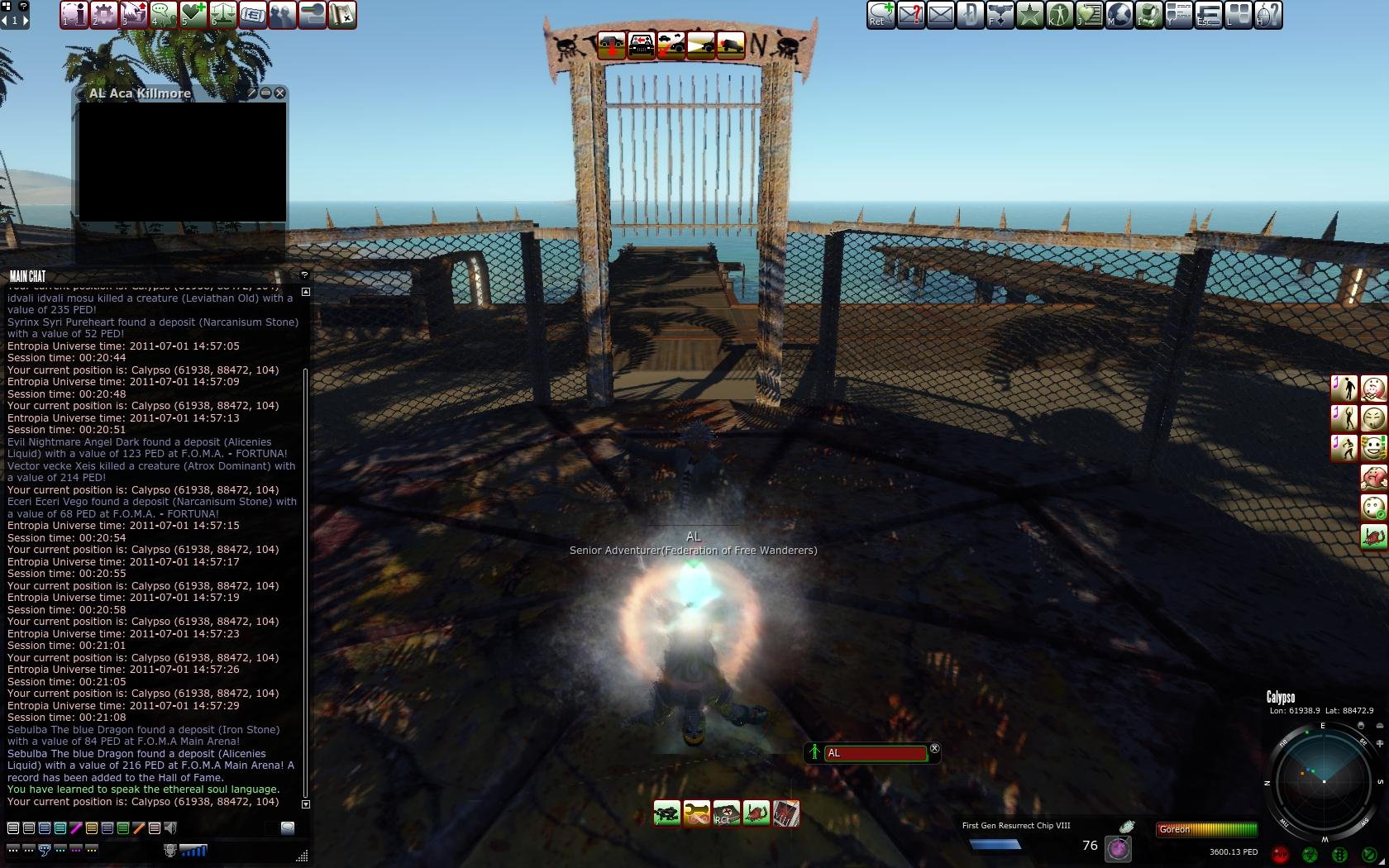Select the laughing smiley emote icon

point(1373,447)
